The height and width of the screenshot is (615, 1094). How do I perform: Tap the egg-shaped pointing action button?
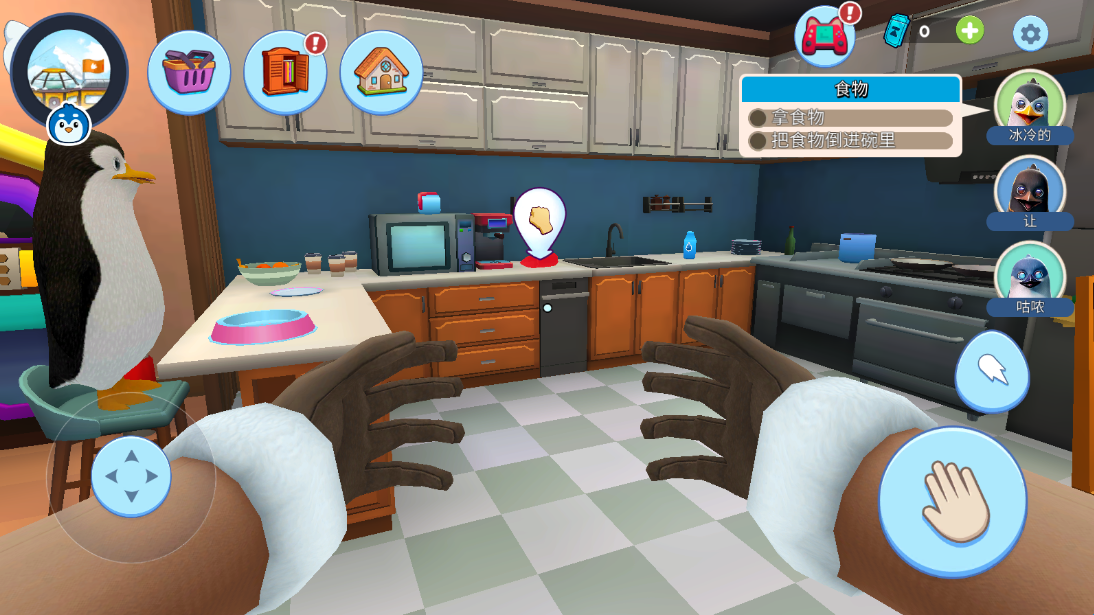point(991,369)
